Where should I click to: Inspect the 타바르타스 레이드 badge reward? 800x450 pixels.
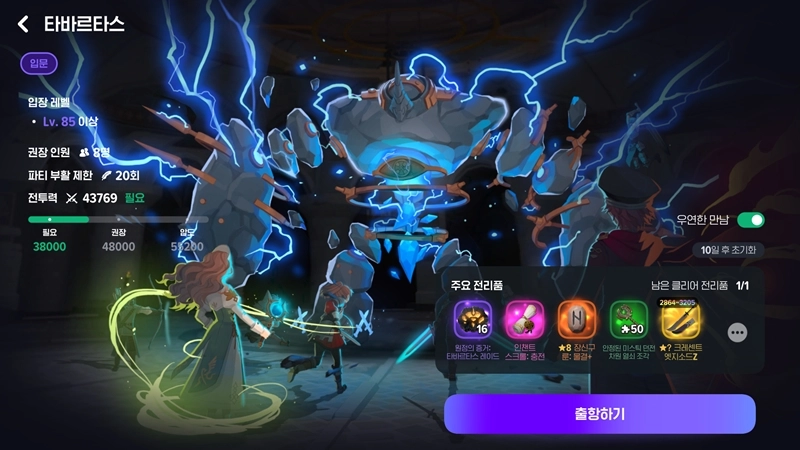(x=473, y=321)
